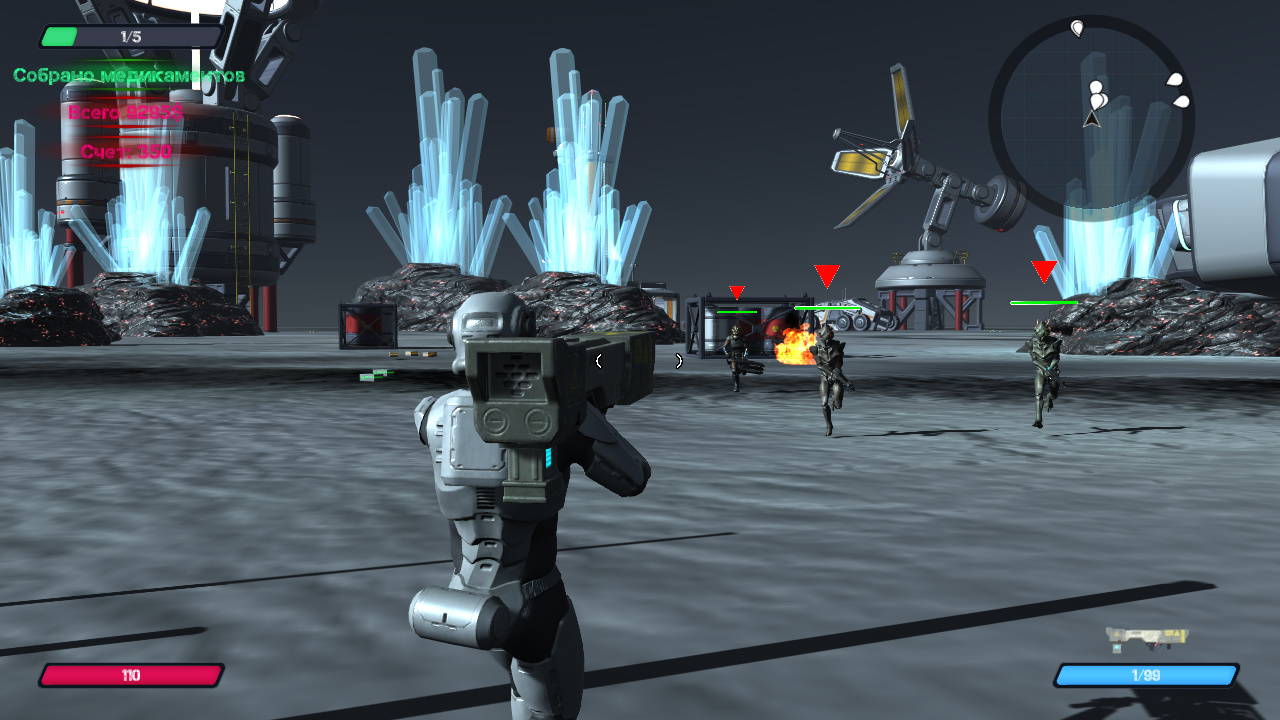Click the red 110 health bar
This screenshot has width=1280, height=720.
tap(130, 675)
